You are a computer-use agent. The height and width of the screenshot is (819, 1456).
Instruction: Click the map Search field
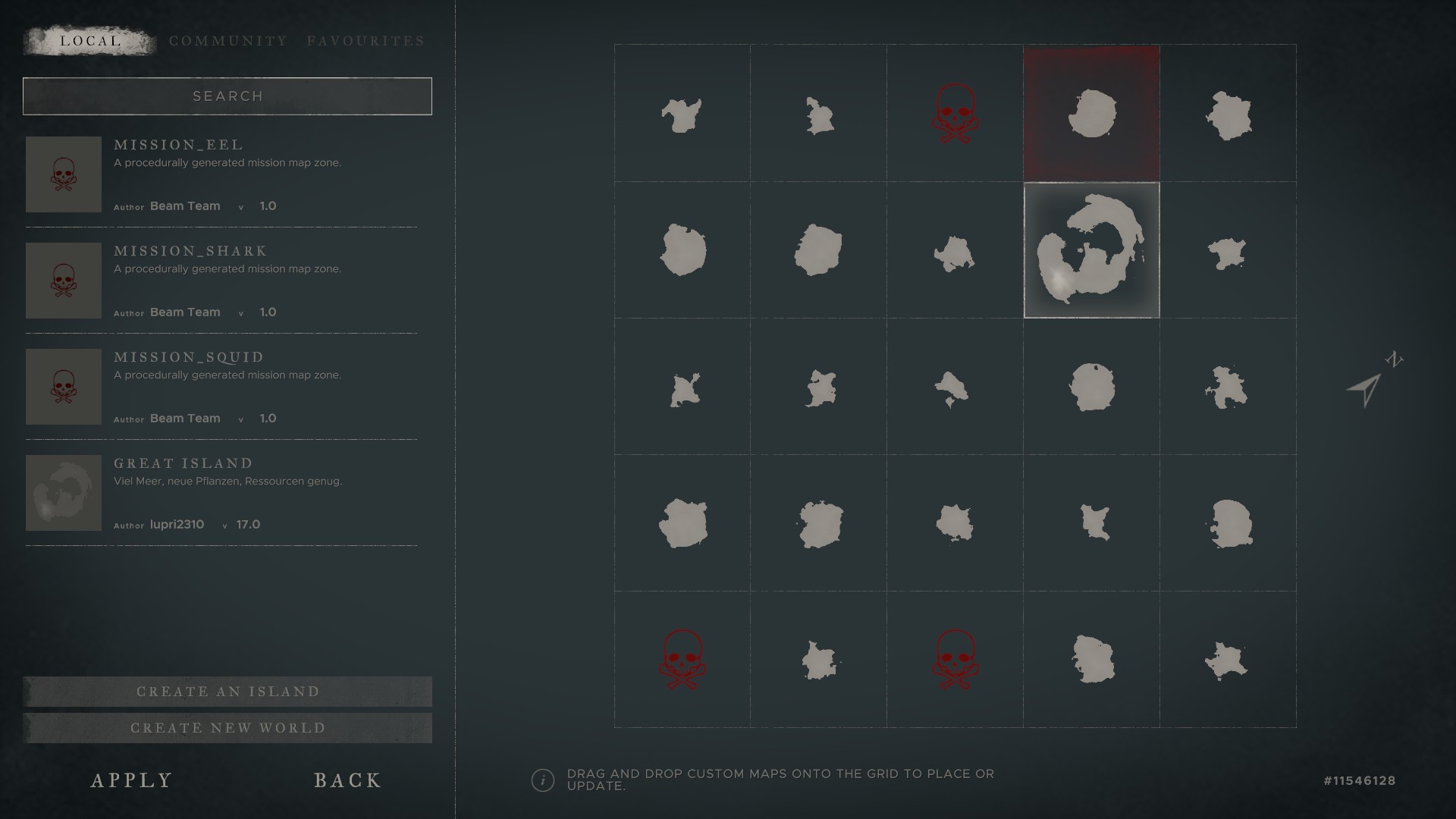(227, 96)
